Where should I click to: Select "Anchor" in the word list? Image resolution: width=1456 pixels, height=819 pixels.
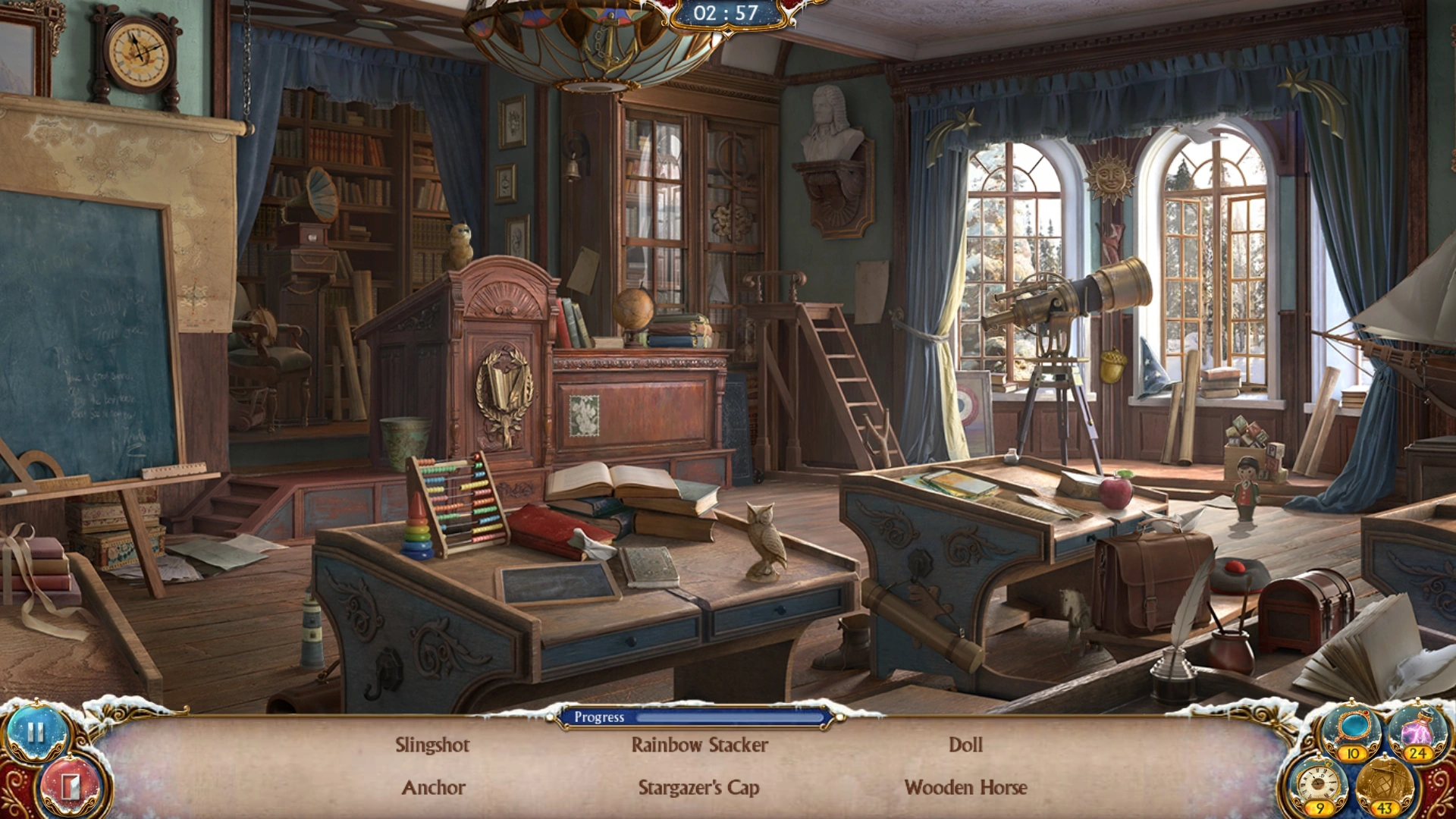pyautogui.click(x=433, y=787)
